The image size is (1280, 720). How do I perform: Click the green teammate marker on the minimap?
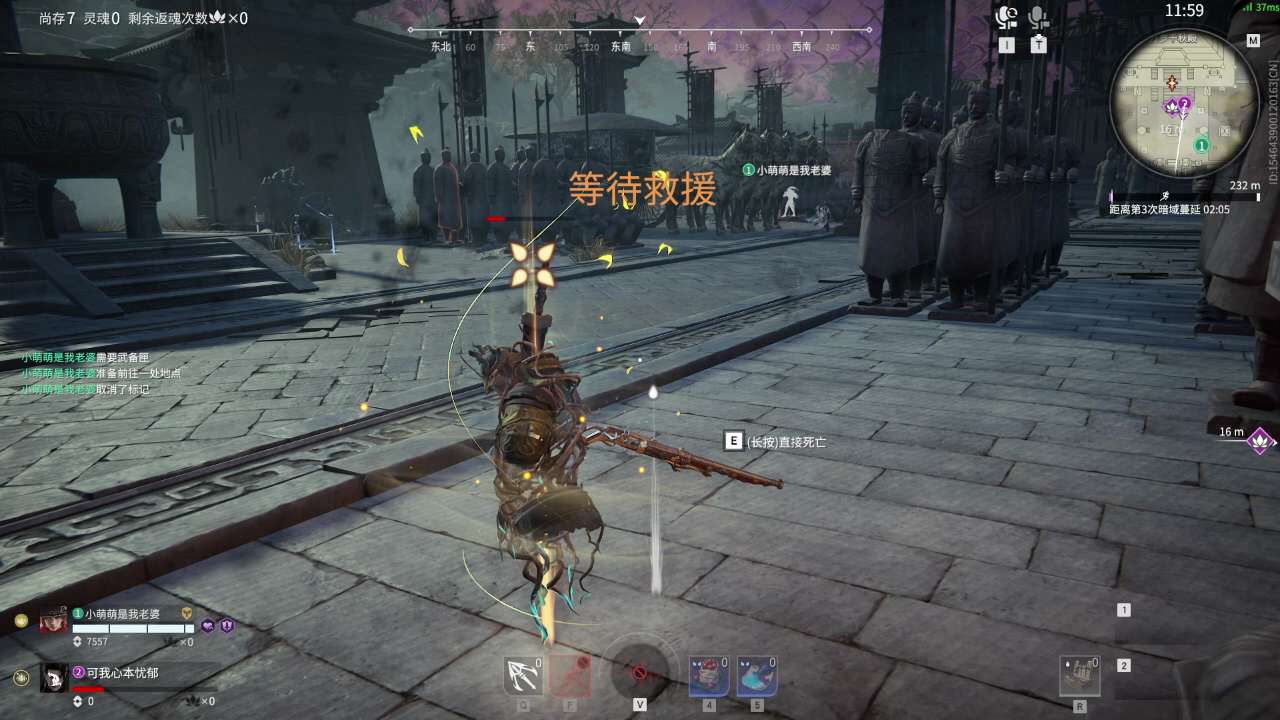pyautogui.click(x=1203, y=145)
